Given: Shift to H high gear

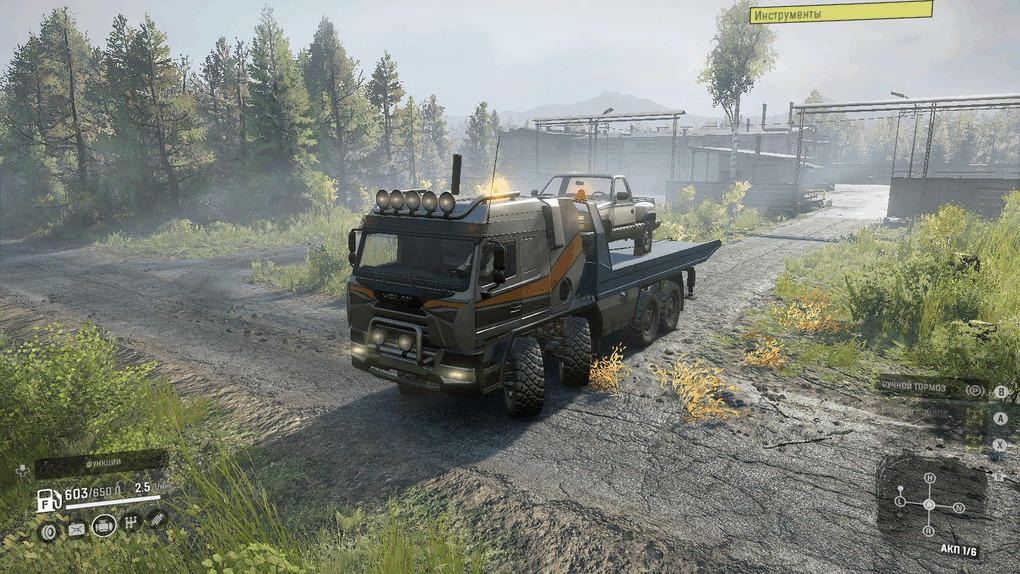Looking at the screenshot, I should 929,479.
